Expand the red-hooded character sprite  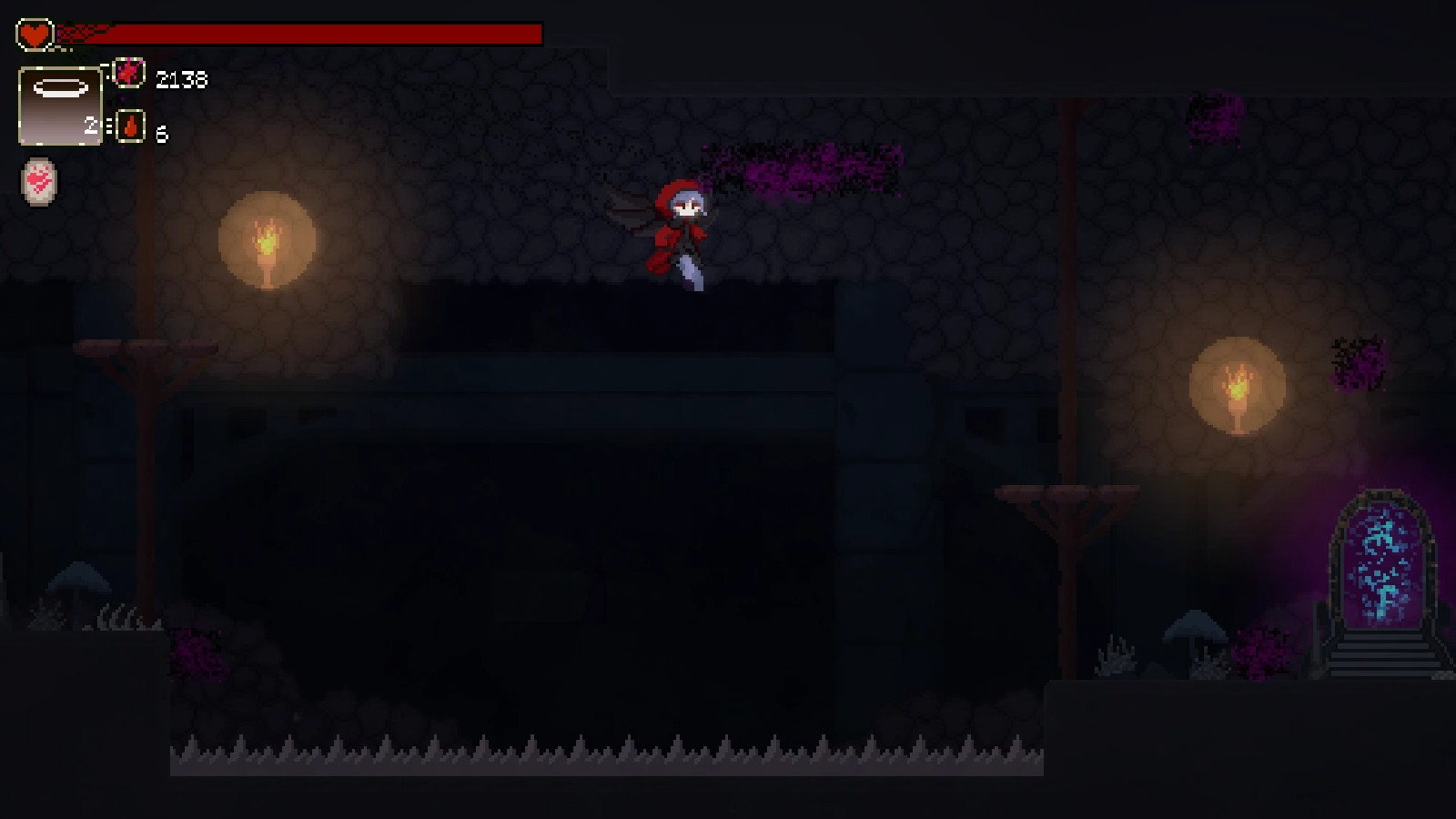point(682,232)
